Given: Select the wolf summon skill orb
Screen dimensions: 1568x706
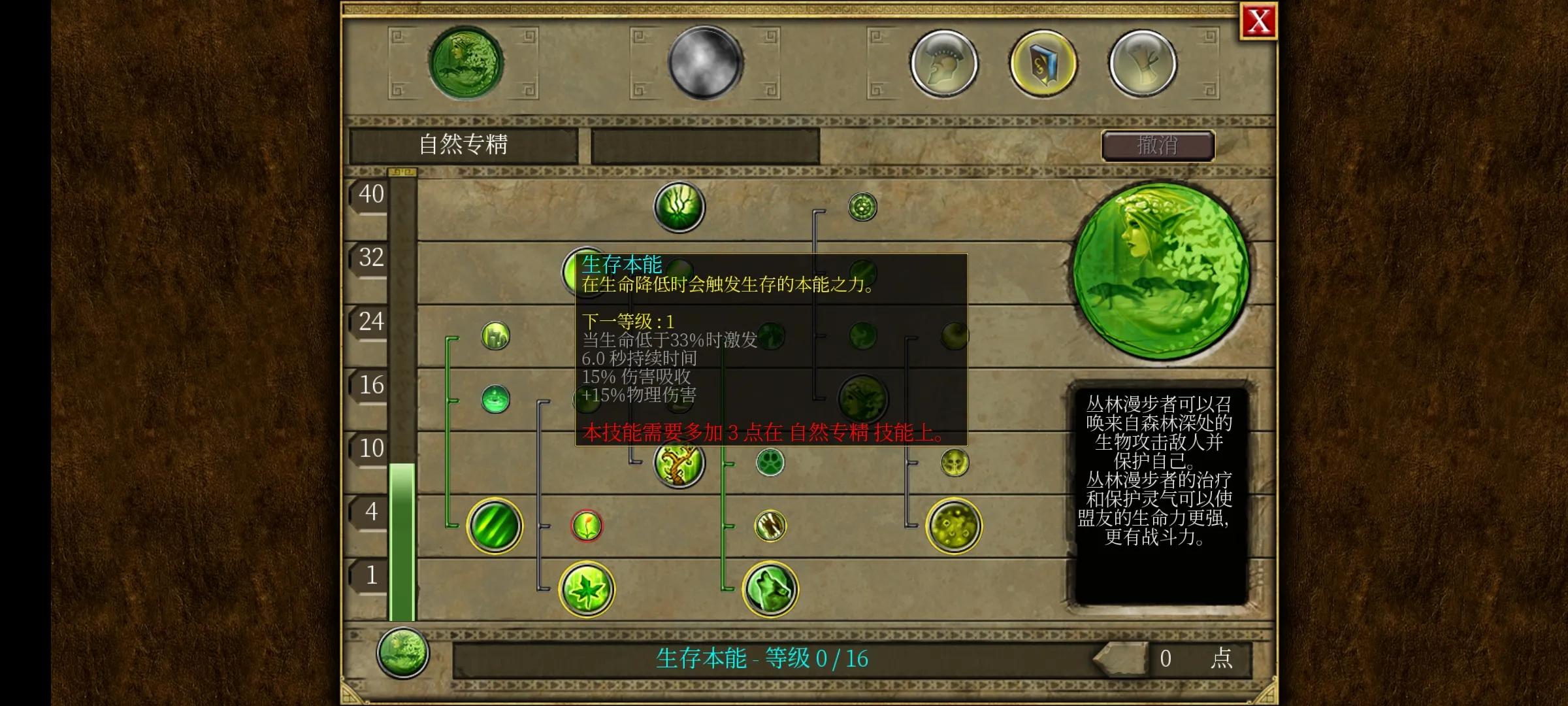Looking at the screenshot, I should [769, 589].
